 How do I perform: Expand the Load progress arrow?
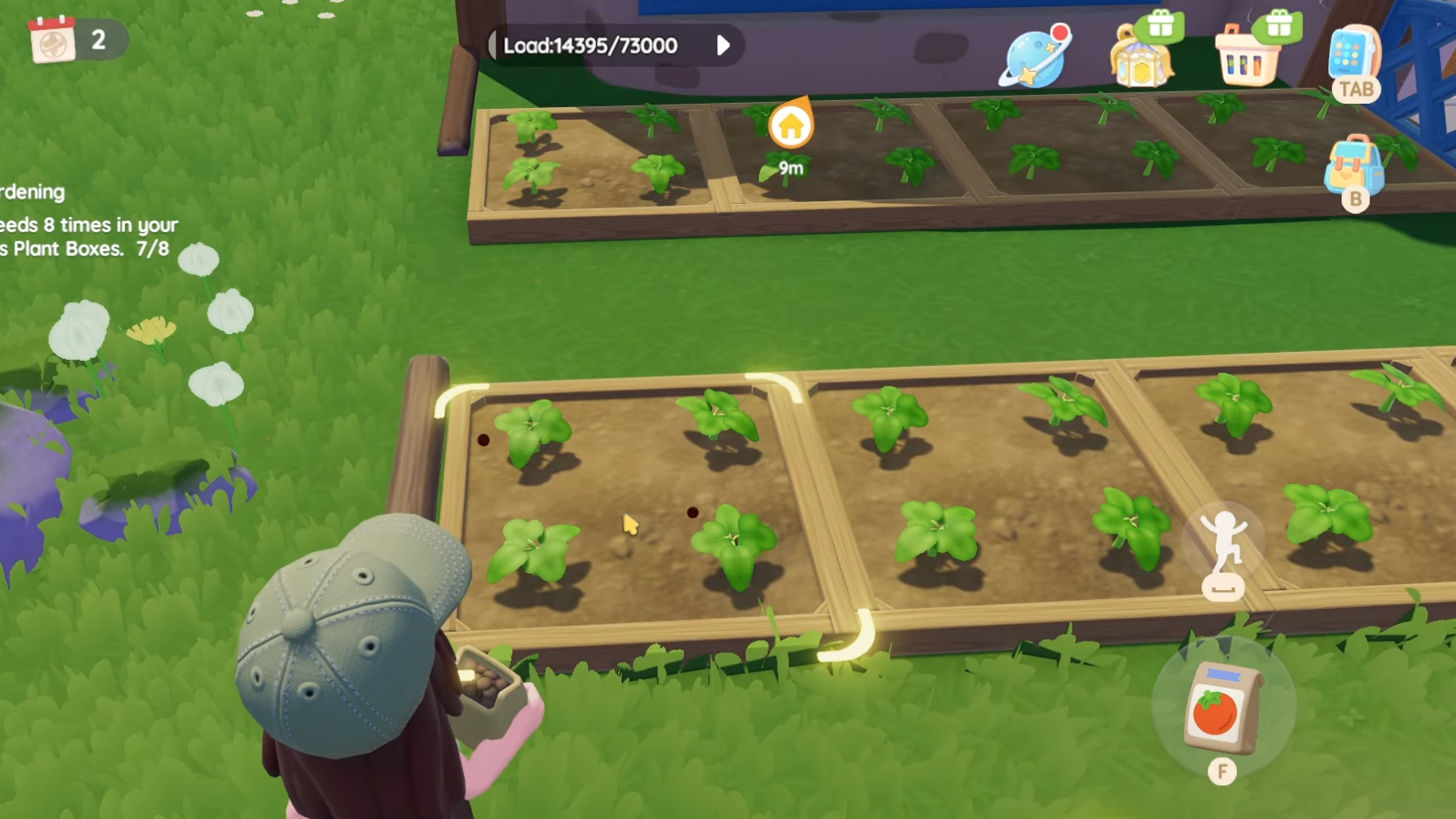723,45
